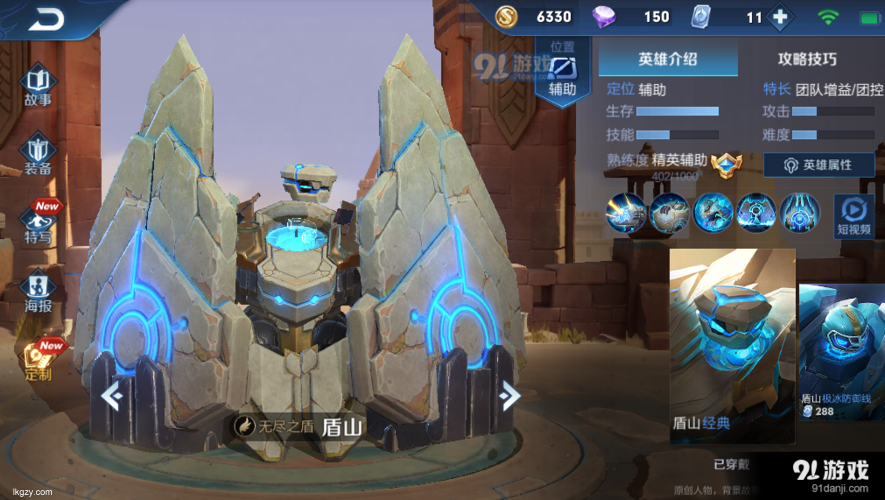Open the 英雄属性 hero attributes panel
Image resolution: width=885 pixels, height=500 pixels.
(819, 165)
